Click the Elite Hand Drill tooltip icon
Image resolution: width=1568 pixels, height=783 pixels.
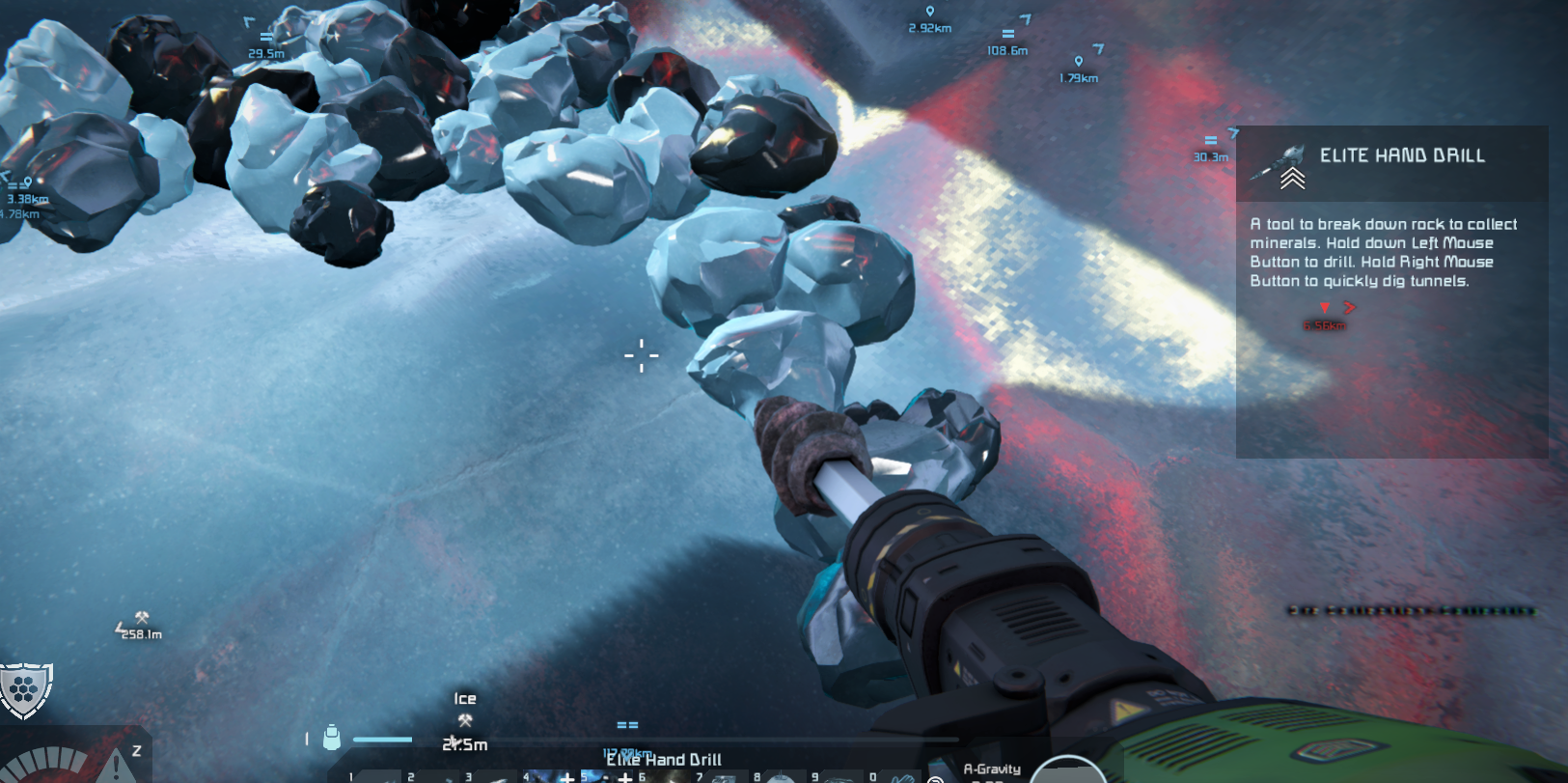coord(1279,164)
